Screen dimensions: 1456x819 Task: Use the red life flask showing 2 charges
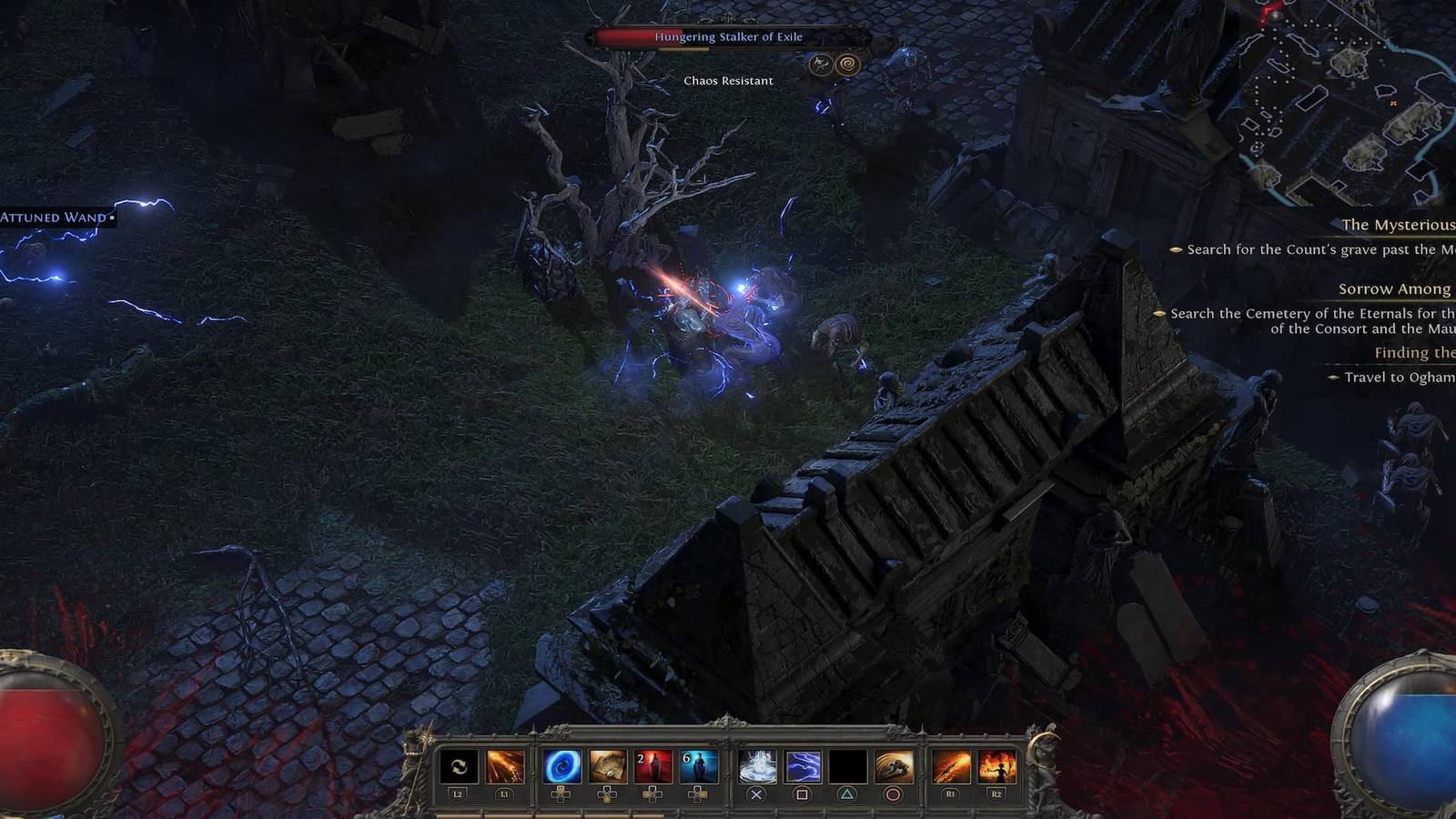pyautogui.click(x=654, y=767)
